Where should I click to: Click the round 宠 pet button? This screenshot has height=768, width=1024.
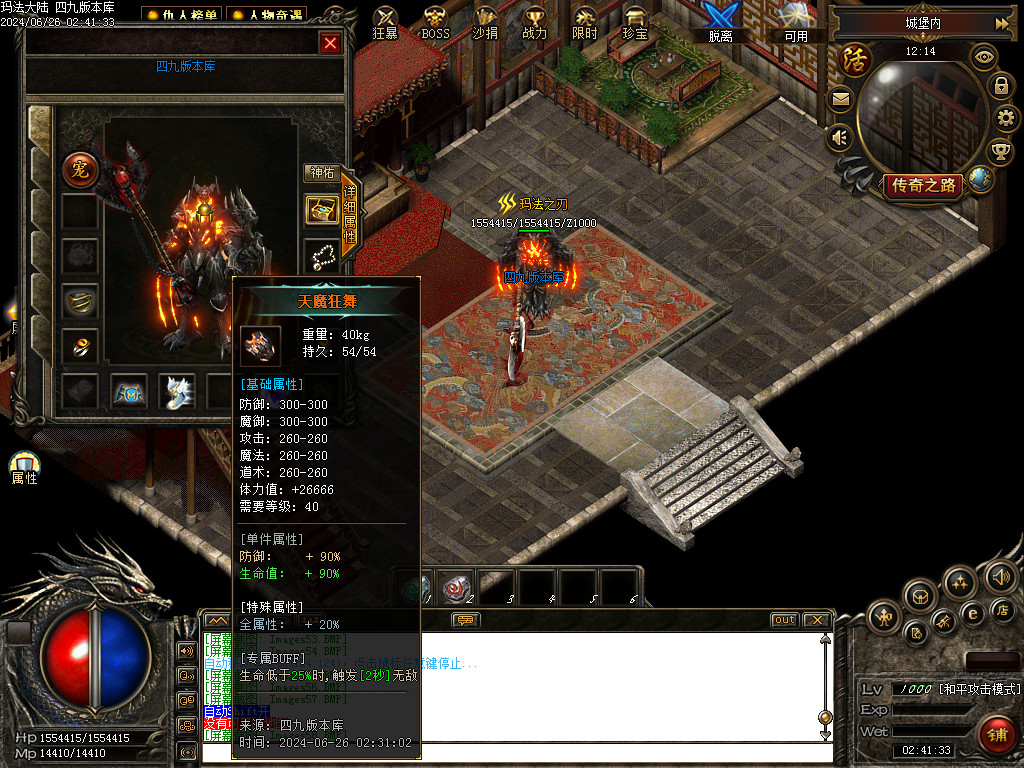78,169
